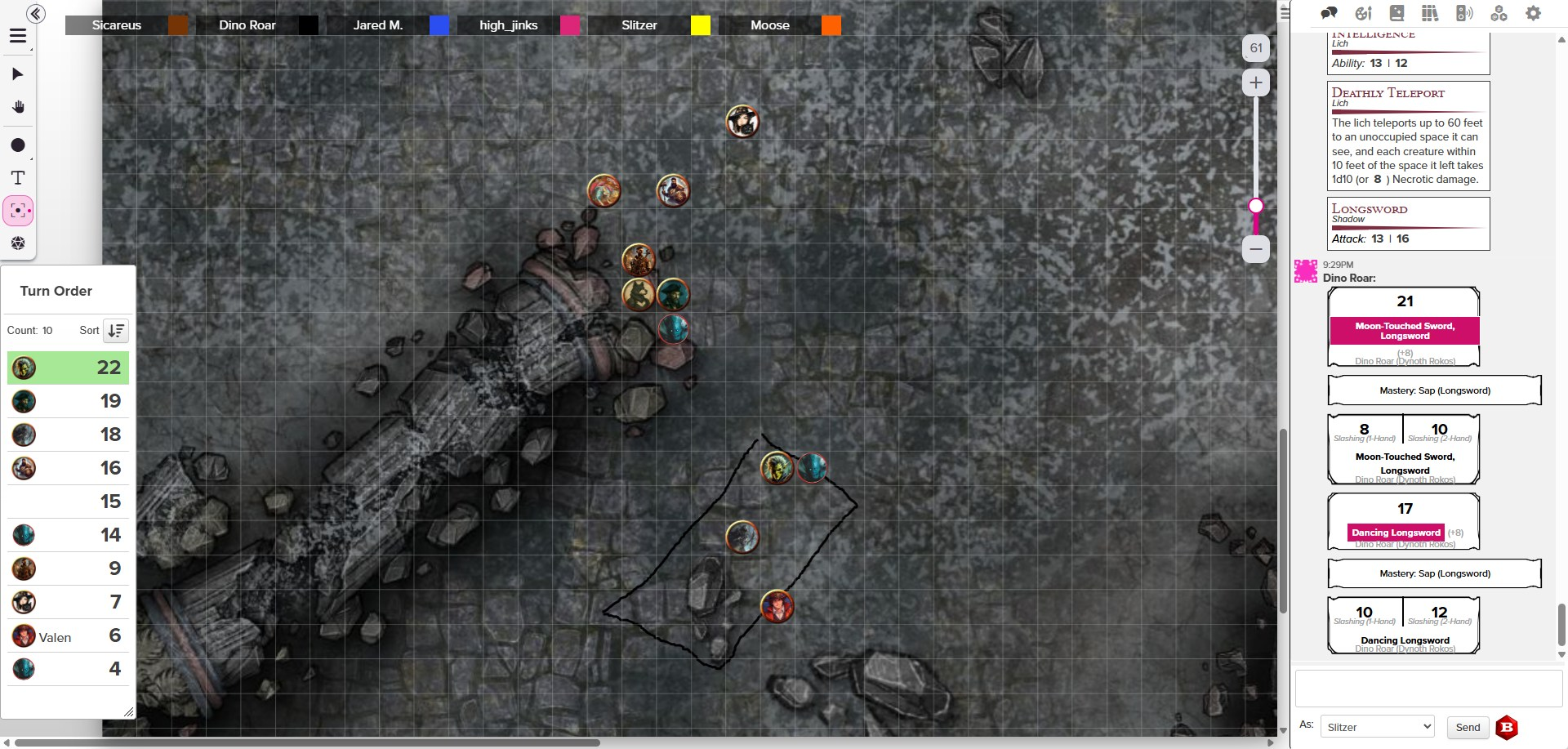Select the Valen row in turn order
The image size is (1568, 749).
68,636
